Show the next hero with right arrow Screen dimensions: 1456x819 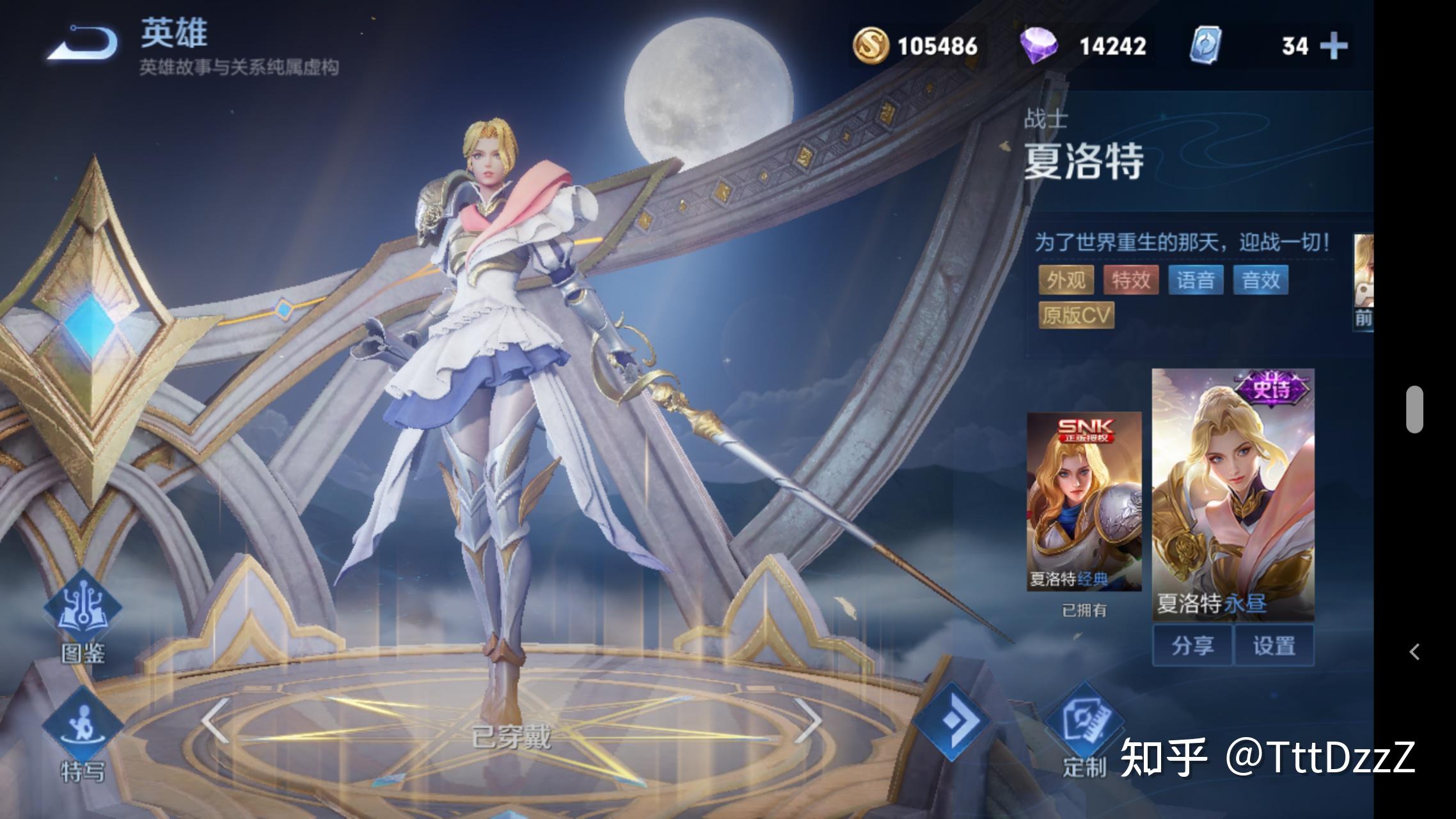809,720
